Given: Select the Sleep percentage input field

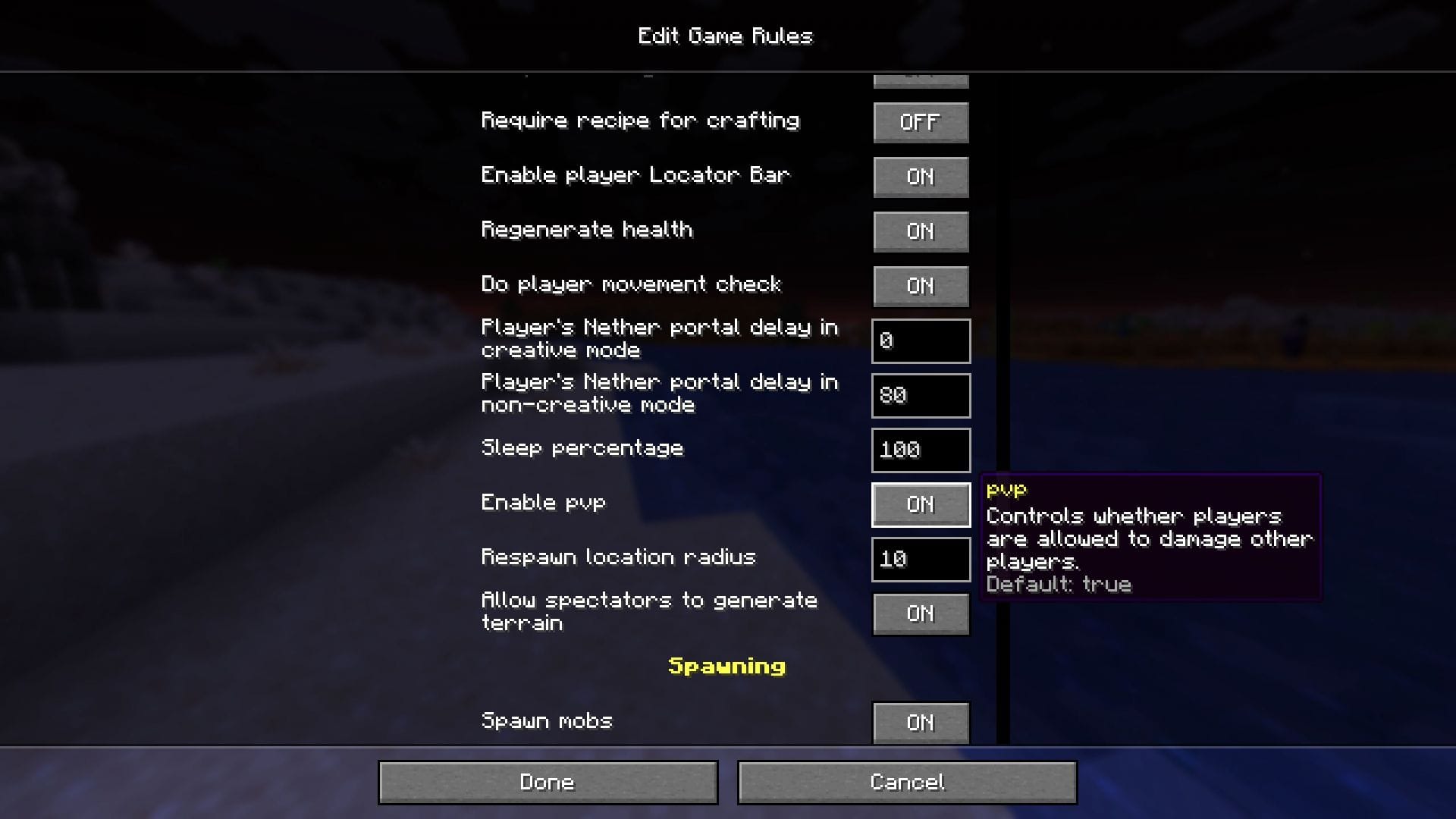Looking at the screenshot, I should click(920, 450).
